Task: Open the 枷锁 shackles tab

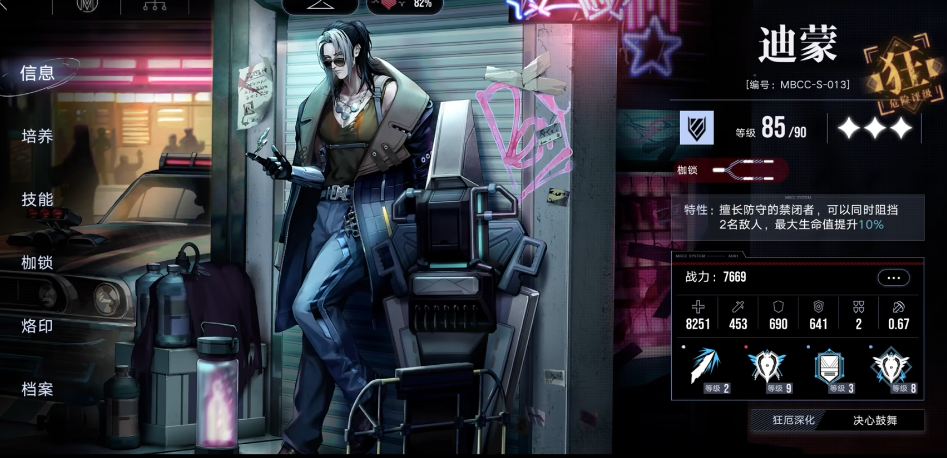Action: pyautogui.click(x=38, y=263)
